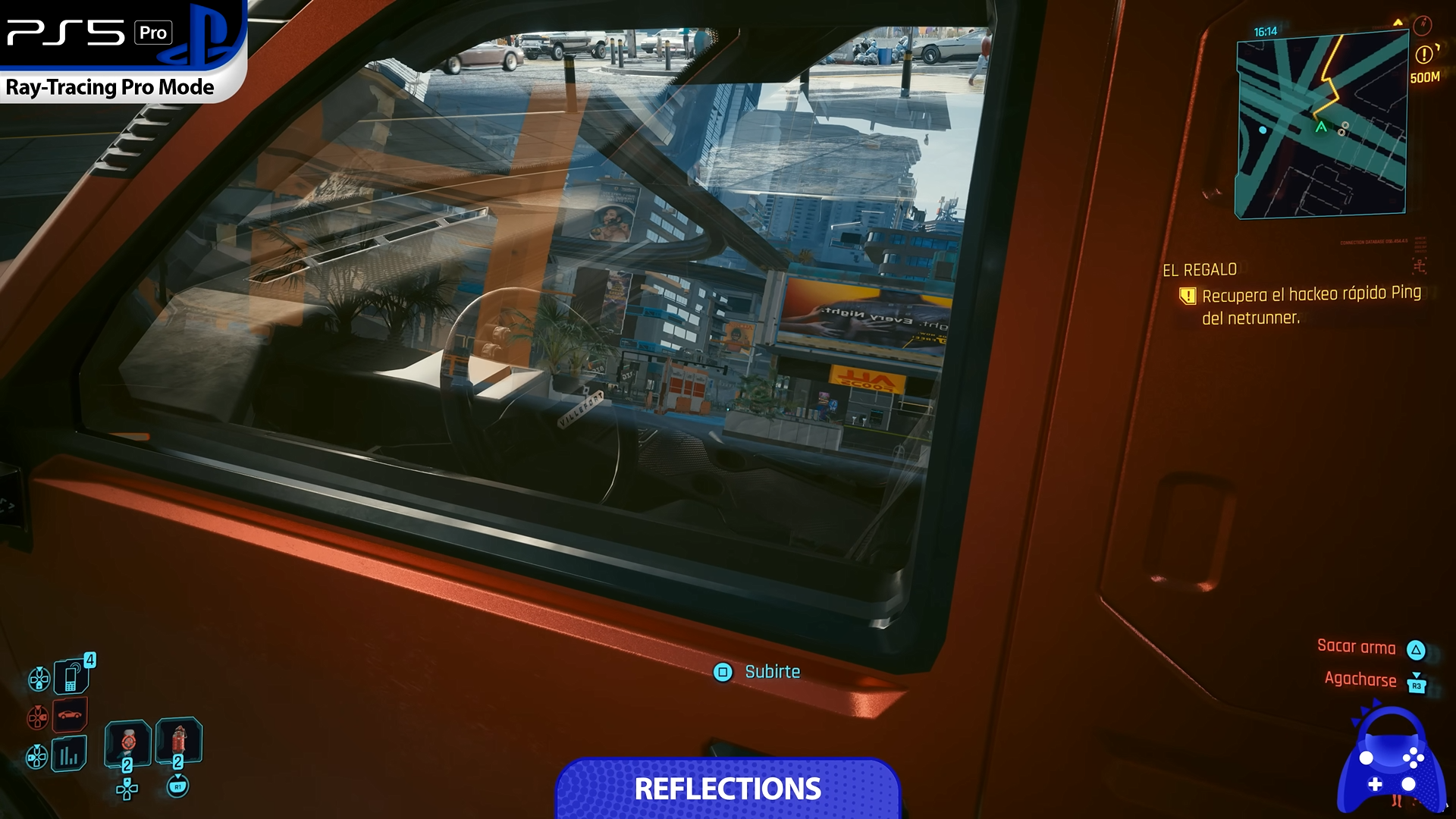Use the health inhaler consumable slot

tap(127, 742)
